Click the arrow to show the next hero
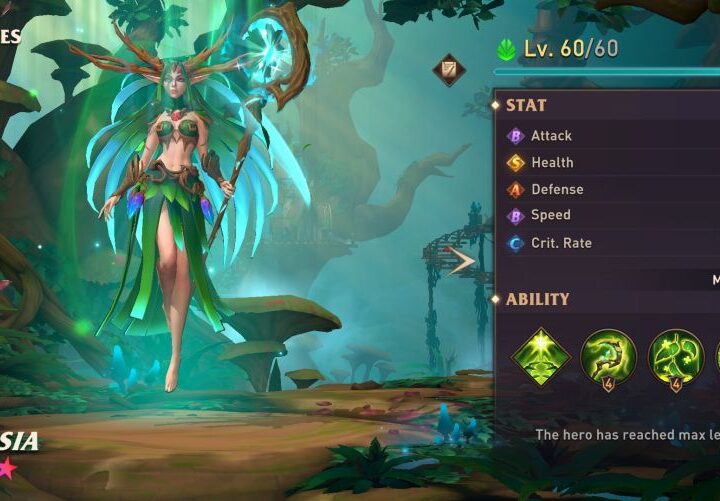The height and width of the screenshot is (501, 720). coord(462,262)
